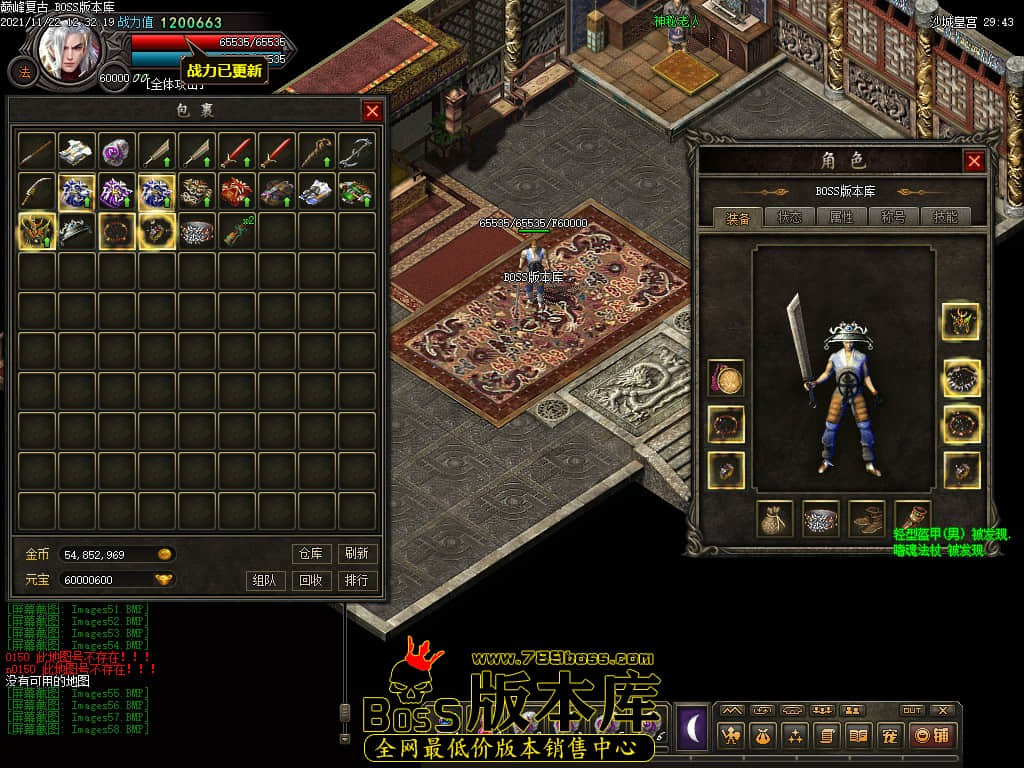Open the 排行 ranking button

357,580
